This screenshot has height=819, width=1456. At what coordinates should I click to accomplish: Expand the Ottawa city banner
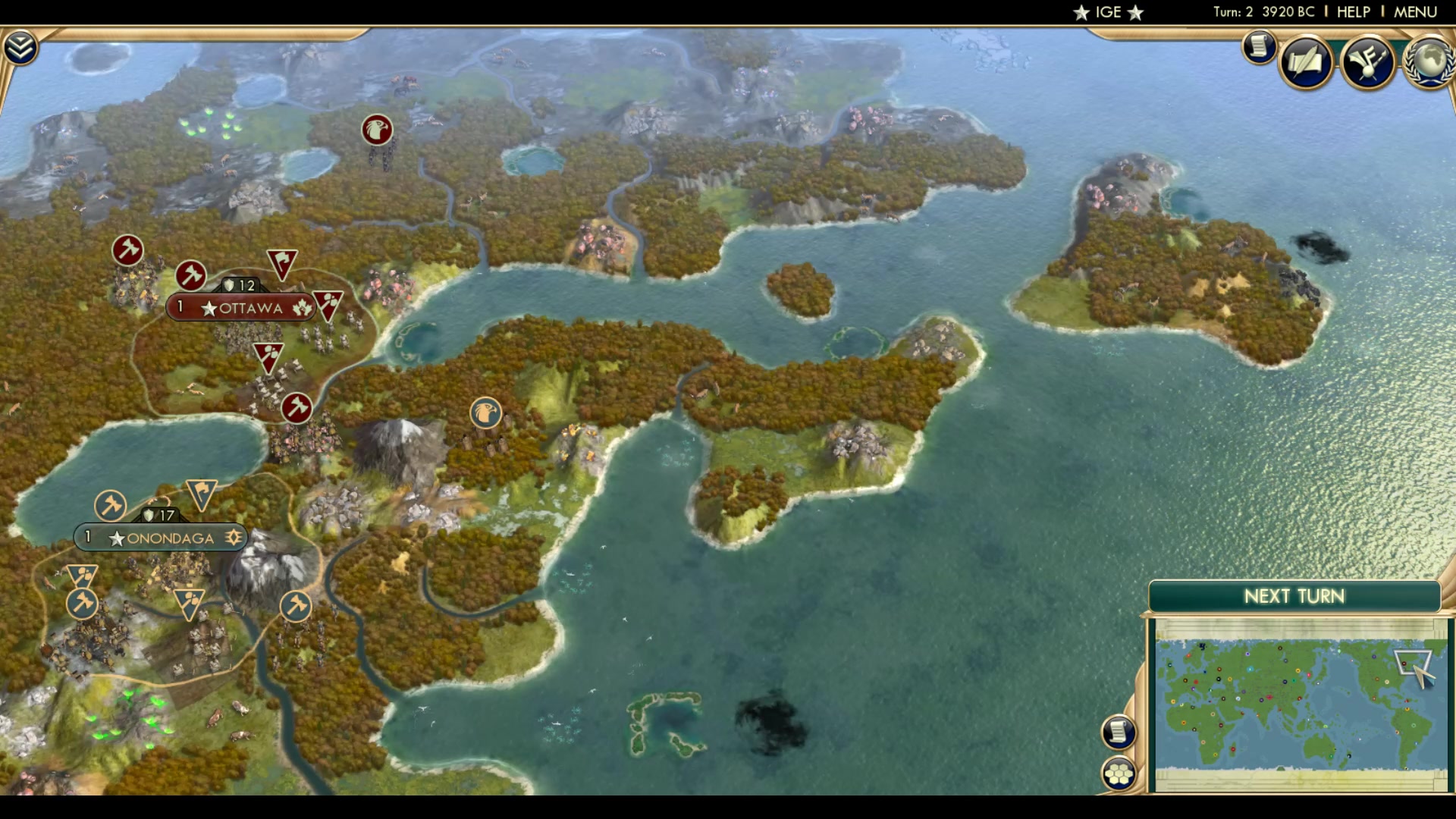tap(242, 308)
